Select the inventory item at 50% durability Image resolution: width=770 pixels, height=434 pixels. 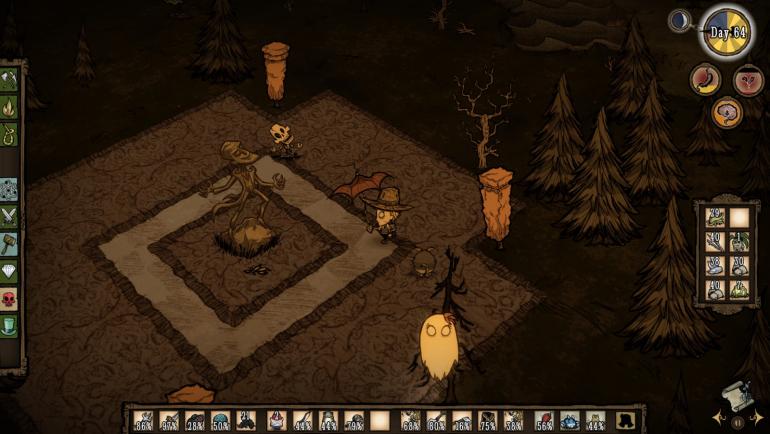[220, 421]
